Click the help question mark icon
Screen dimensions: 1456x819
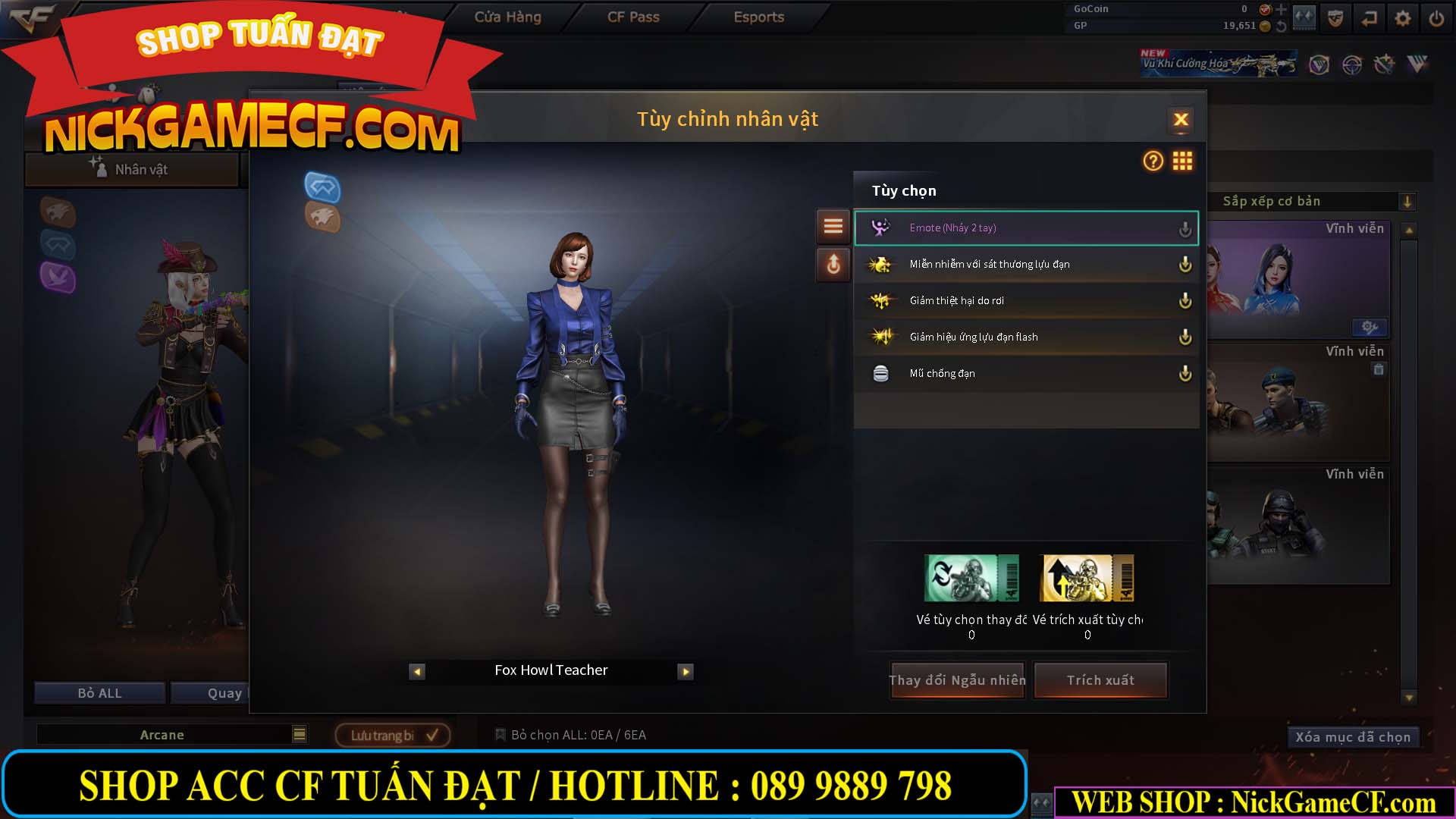tap(1152, 162)
